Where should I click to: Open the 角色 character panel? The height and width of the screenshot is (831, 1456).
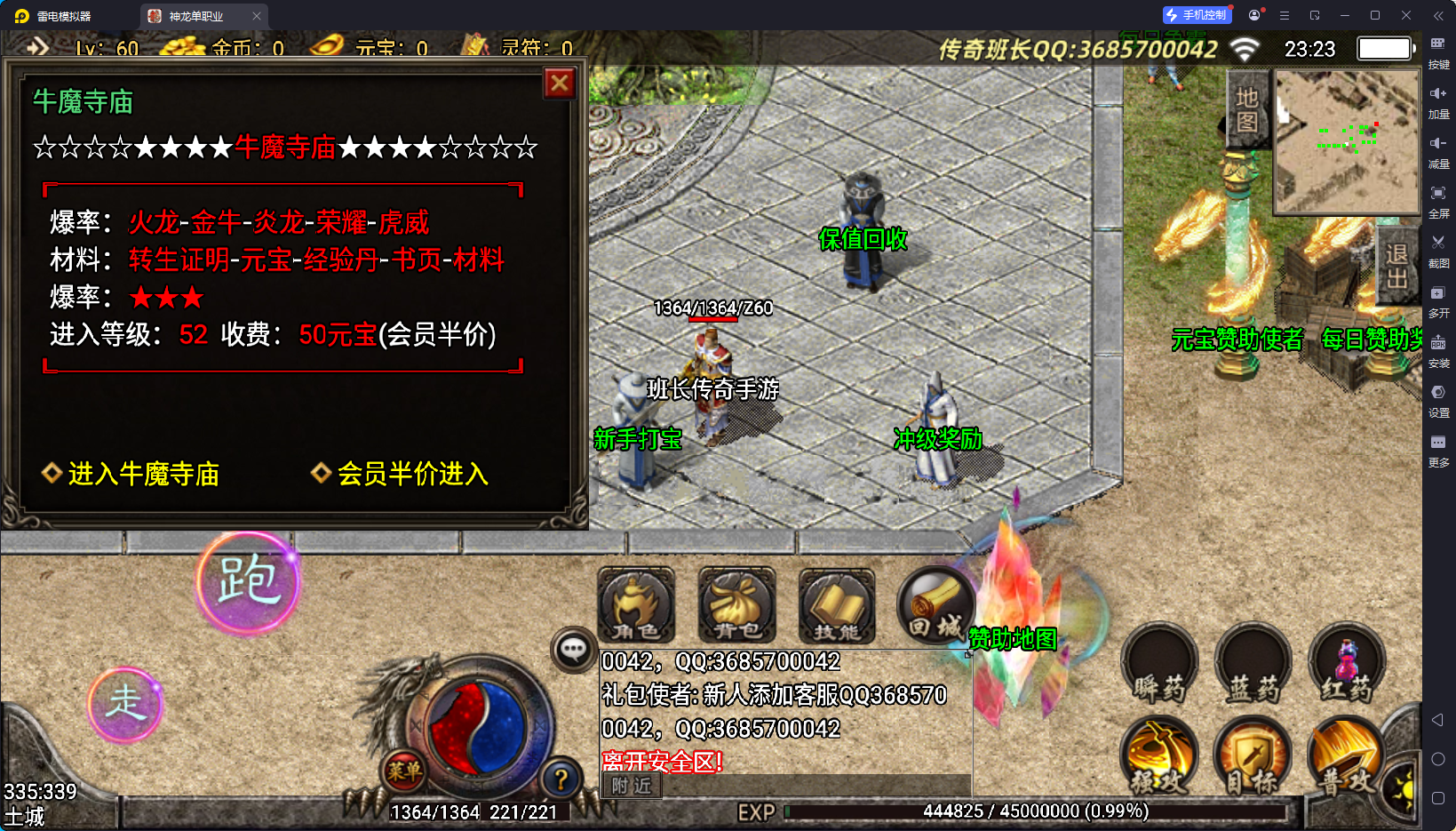(635, 606)
